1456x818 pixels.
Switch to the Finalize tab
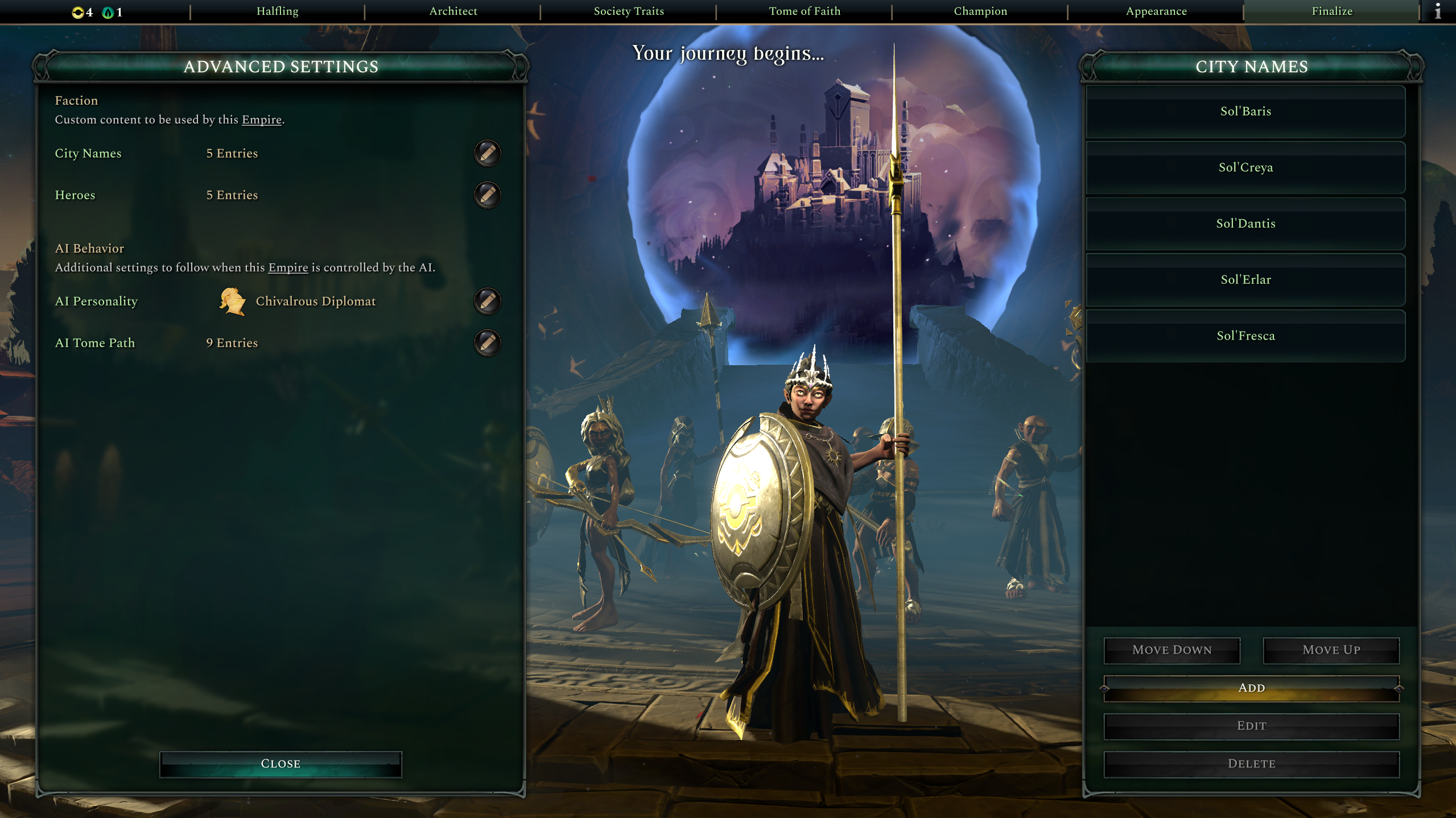[1331, 11]
